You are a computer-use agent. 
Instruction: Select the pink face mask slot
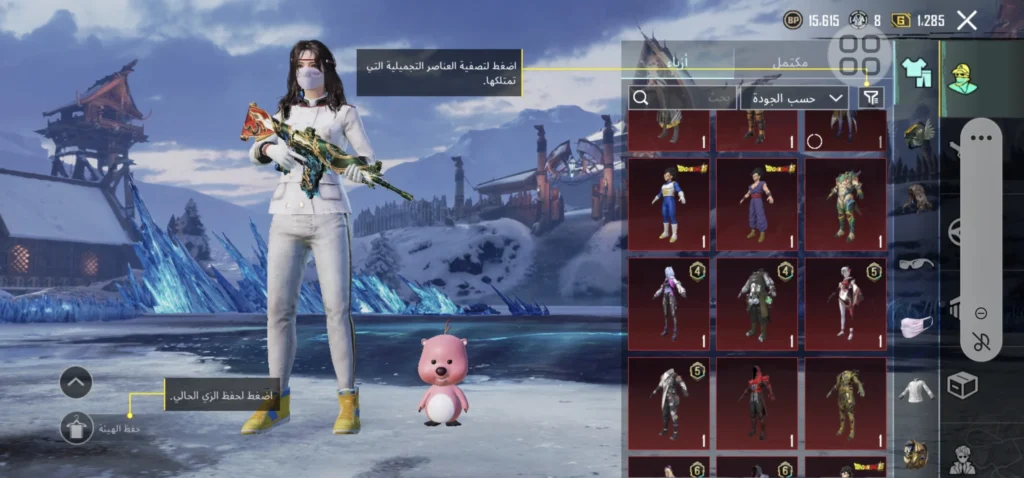pos(915,327)
